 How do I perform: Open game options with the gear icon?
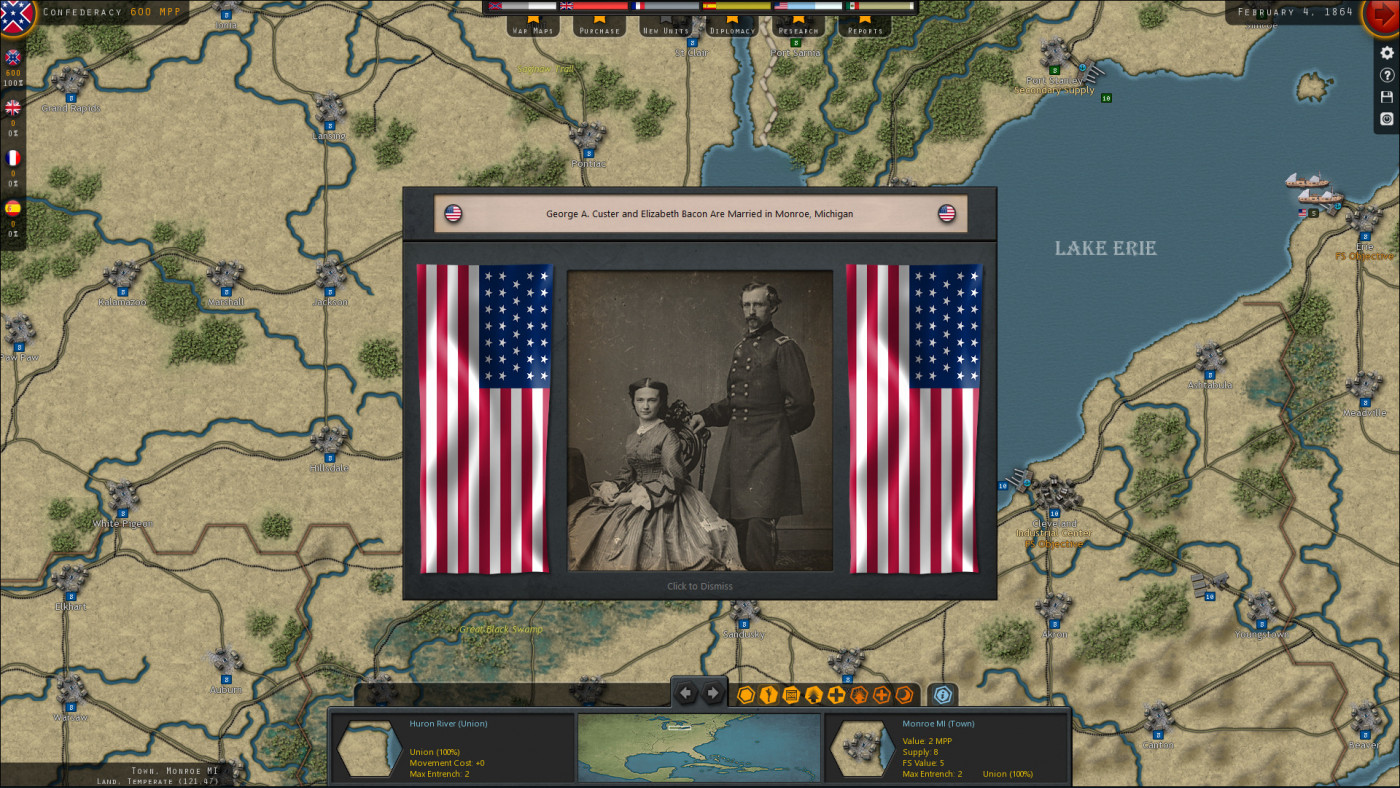point(1386,53)
